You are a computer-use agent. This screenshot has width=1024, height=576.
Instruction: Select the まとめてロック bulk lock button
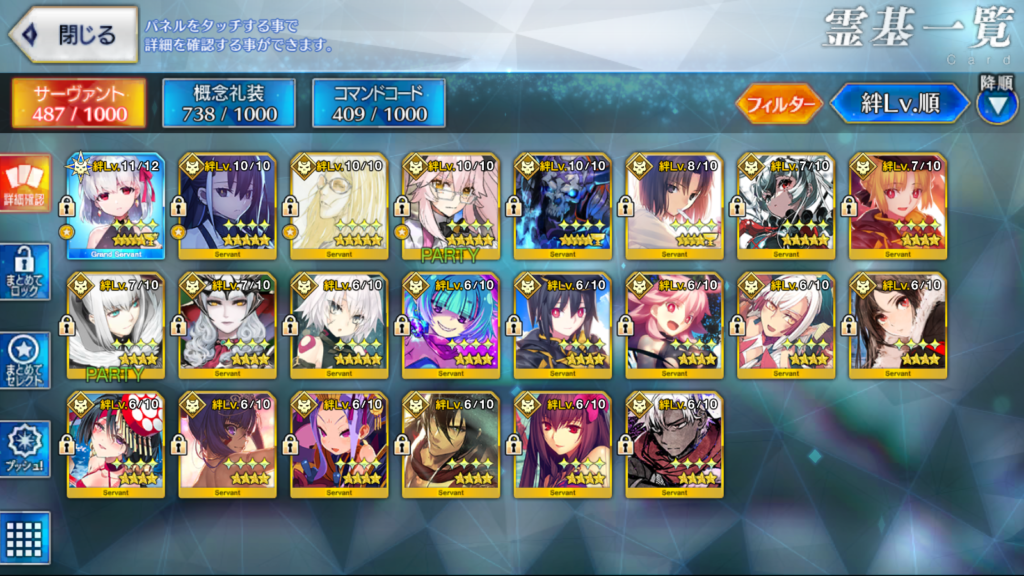tap(24, 272)
